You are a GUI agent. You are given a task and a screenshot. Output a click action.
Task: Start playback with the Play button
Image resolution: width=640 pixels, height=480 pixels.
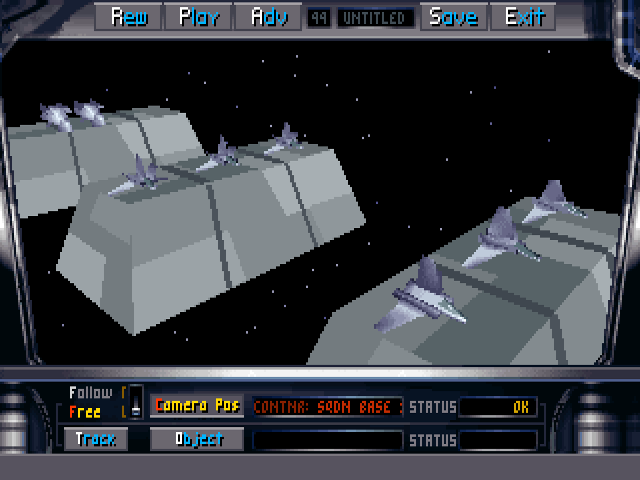point(199,17)
